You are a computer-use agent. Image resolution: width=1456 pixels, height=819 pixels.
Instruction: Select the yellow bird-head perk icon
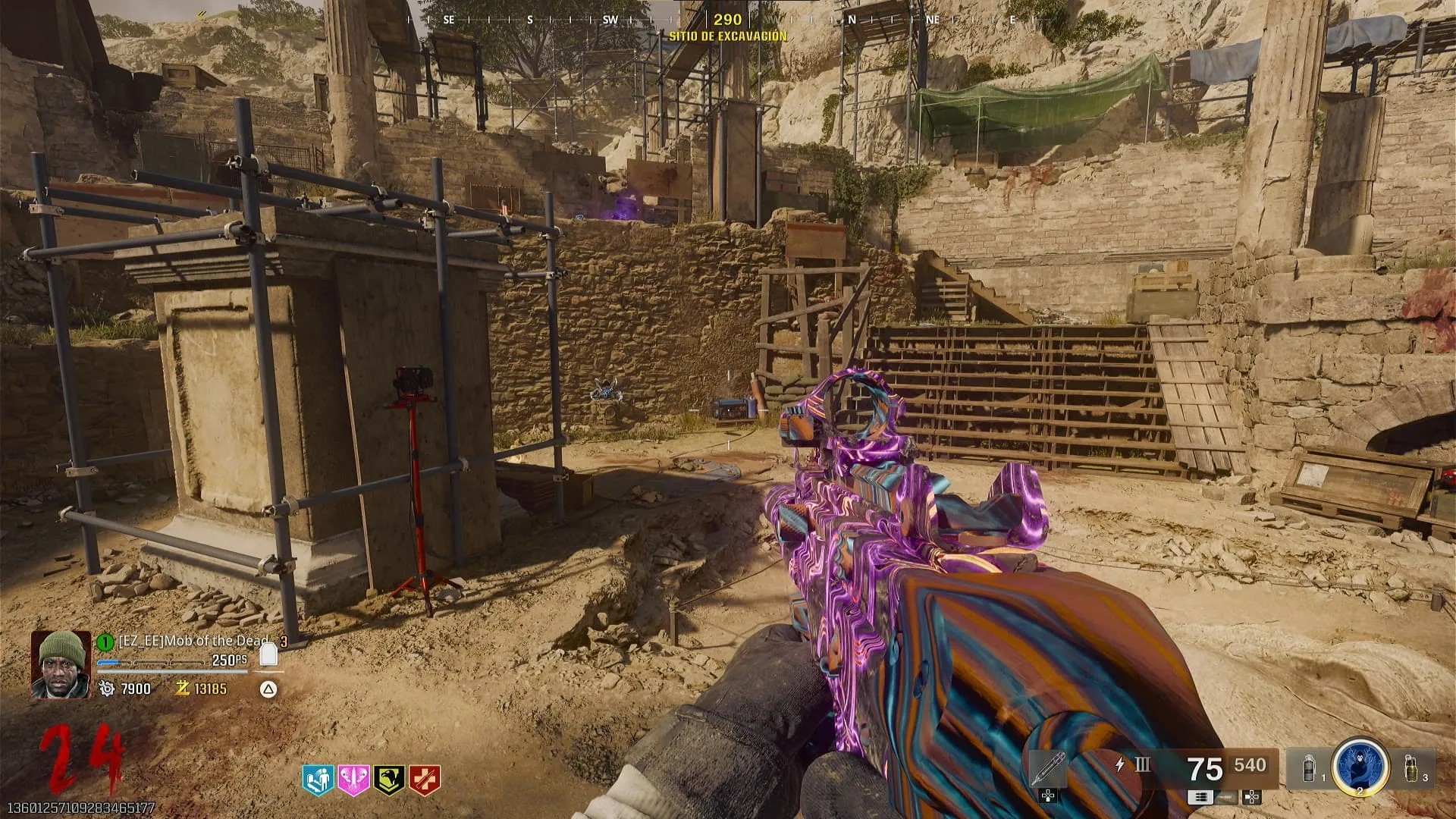click(x=389, y=780)
